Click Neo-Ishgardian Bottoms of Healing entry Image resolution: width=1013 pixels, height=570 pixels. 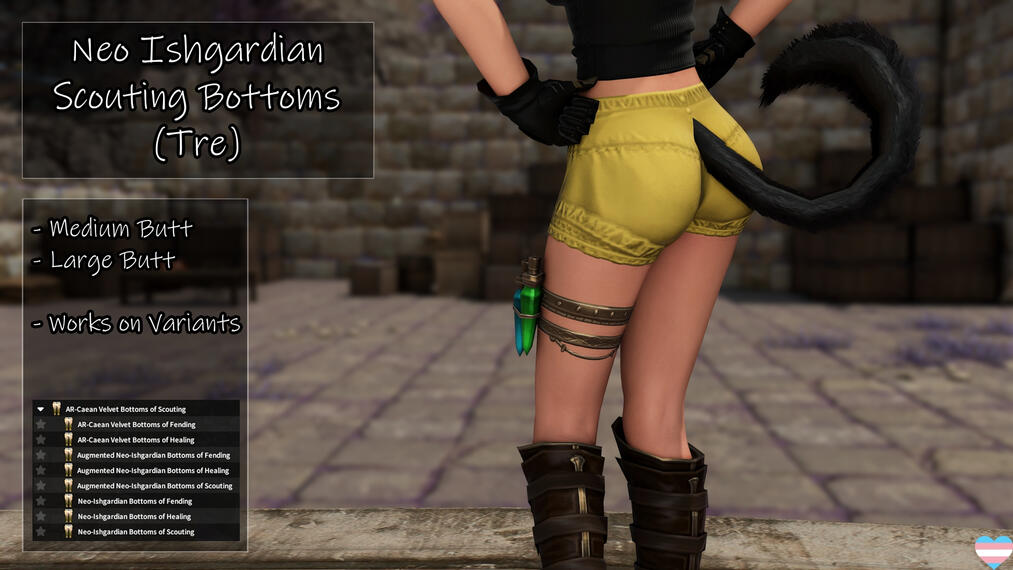134,517
